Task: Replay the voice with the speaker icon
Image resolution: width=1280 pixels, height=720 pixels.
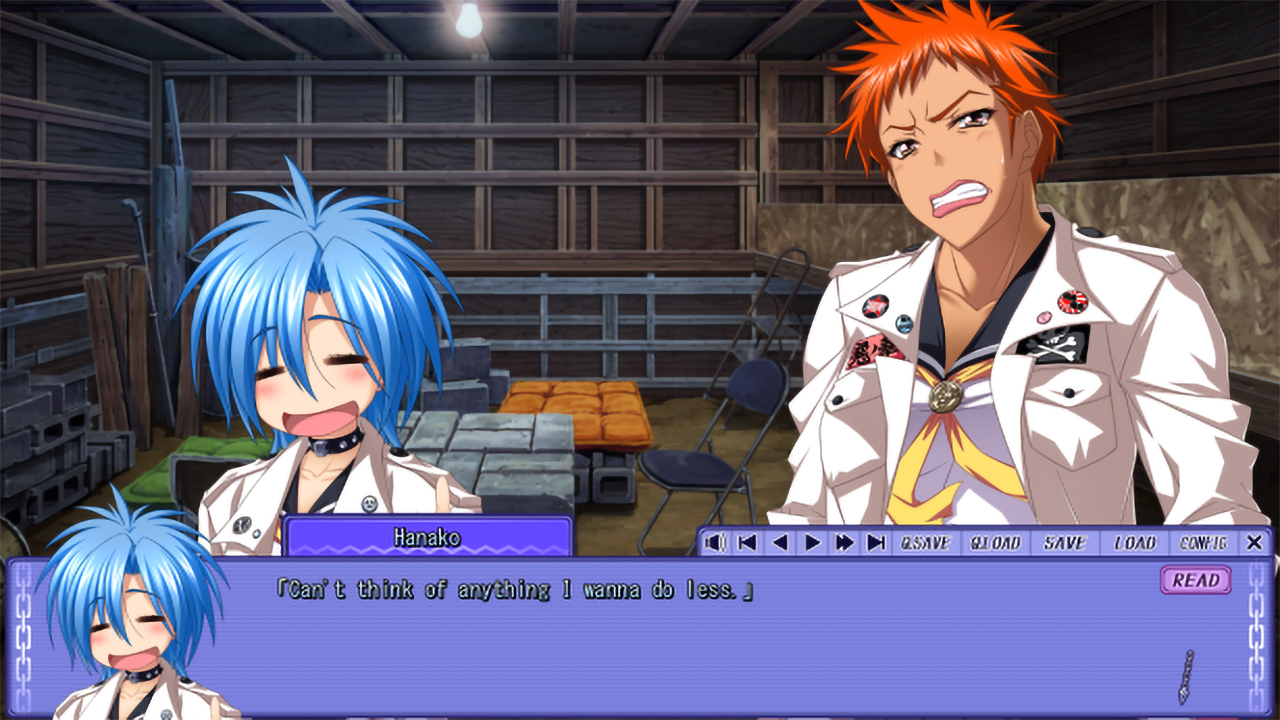Action: click(714, 543)
